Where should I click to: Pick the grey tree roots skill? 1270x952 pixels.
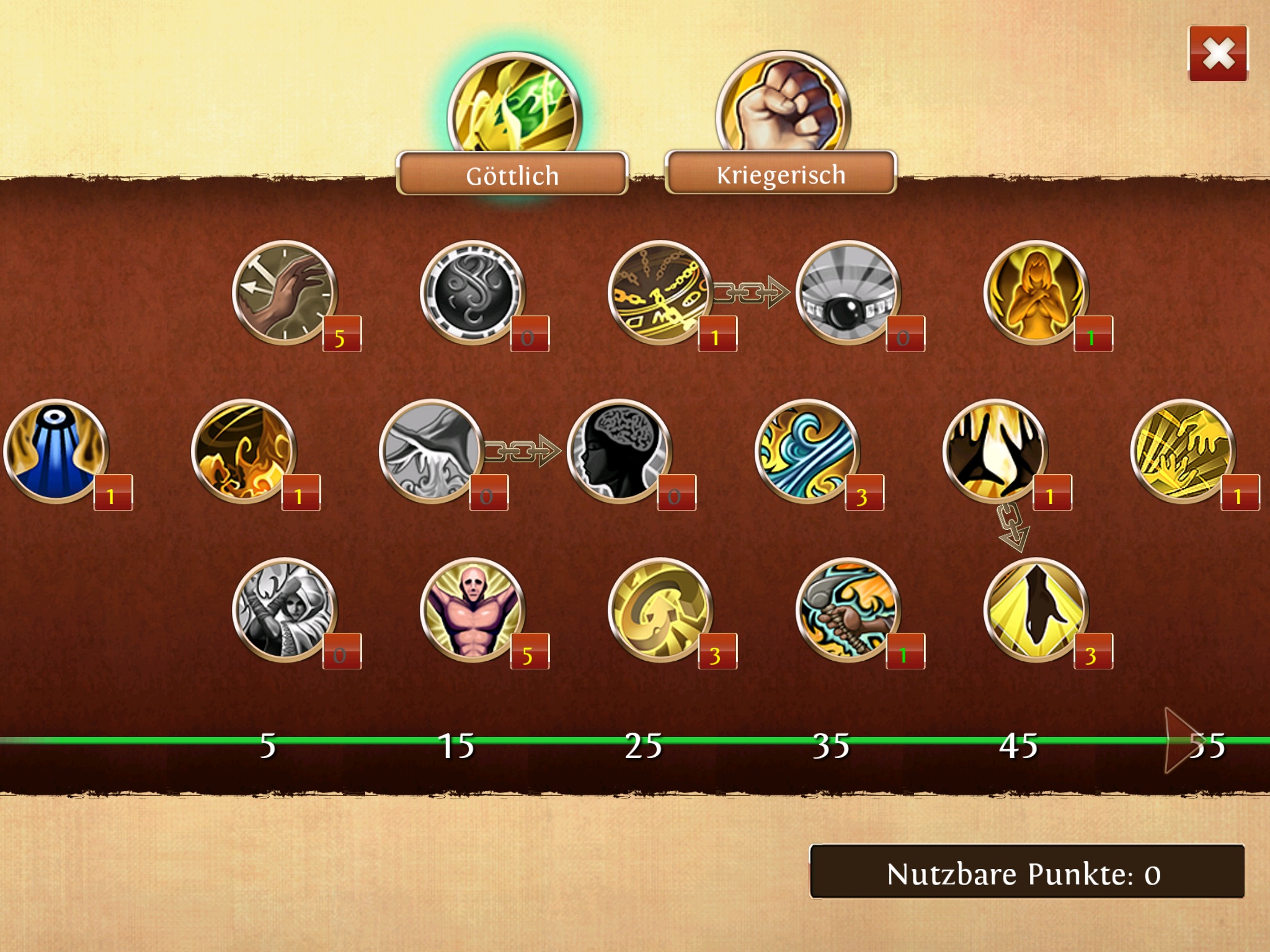point(432,451)
